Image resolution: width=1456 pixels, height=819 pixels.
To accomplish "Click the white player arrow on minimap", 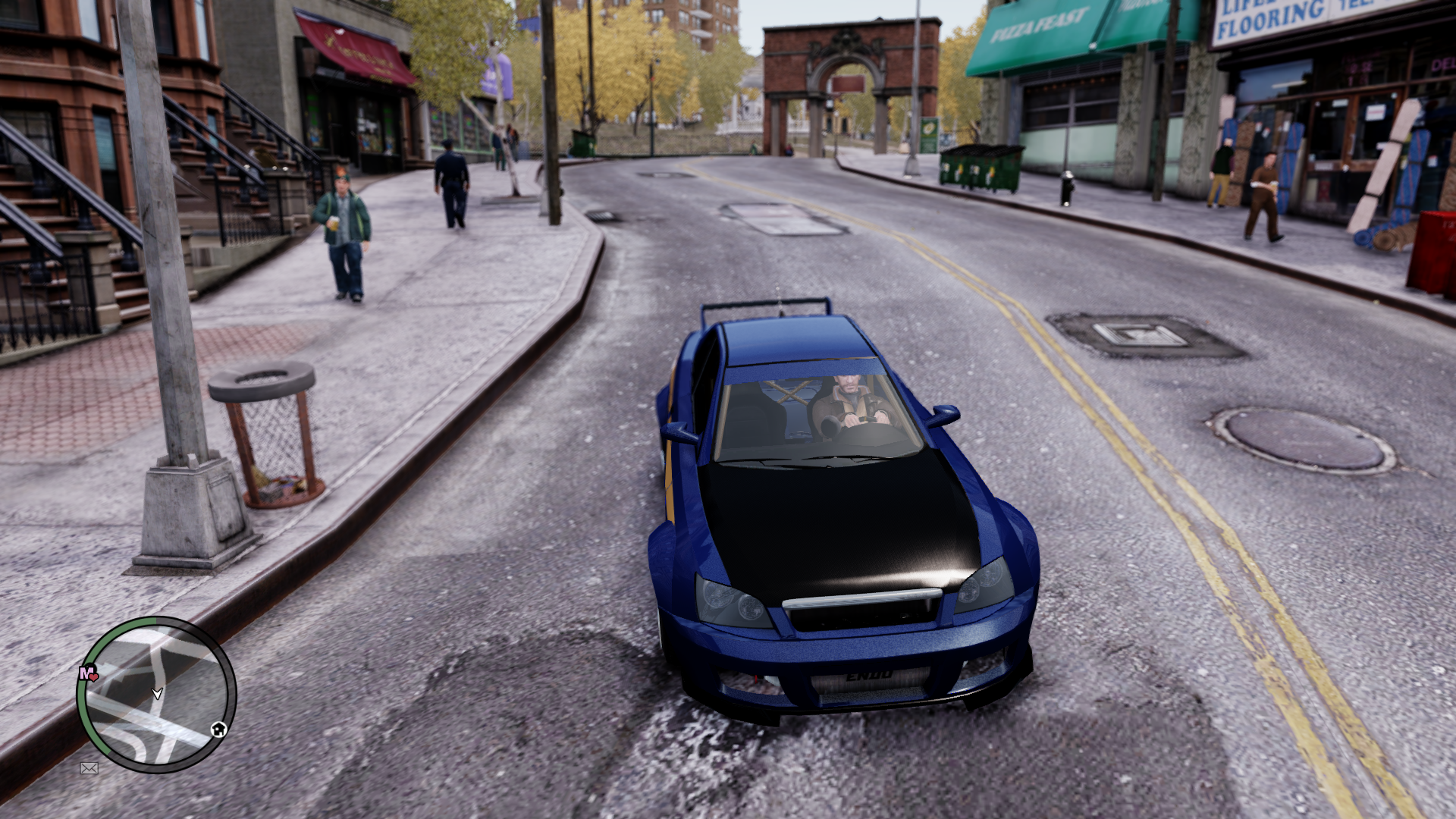I will (157, 693).
